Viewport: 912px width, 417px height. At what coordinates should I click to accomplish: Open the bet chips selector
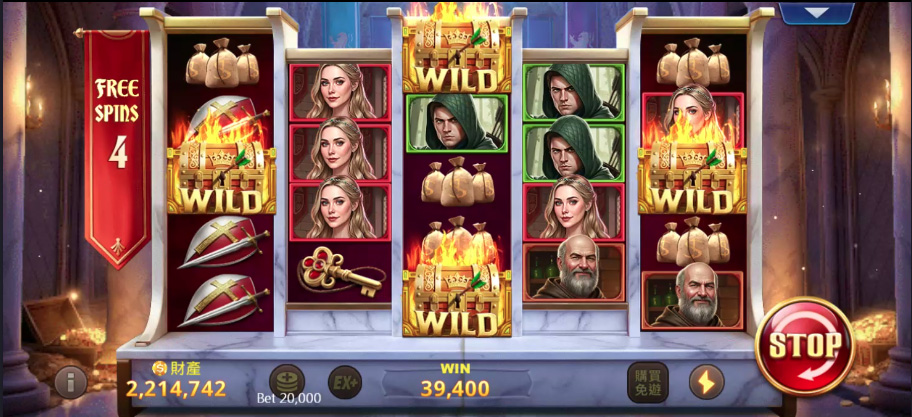(x=287, y=380)
